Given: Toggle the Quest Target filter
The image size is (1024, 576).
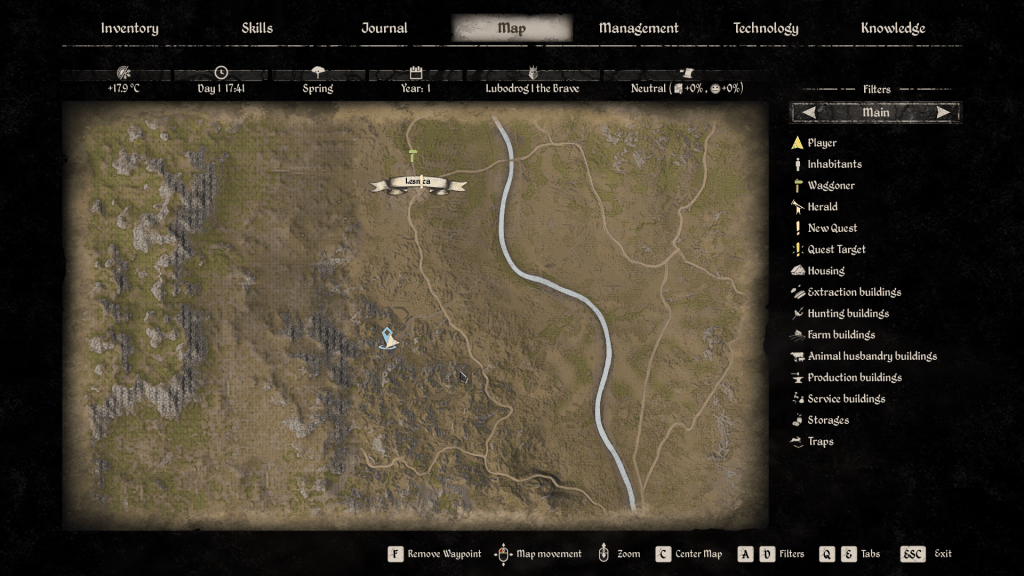Looking at the screenshot, I should point(836,250).
